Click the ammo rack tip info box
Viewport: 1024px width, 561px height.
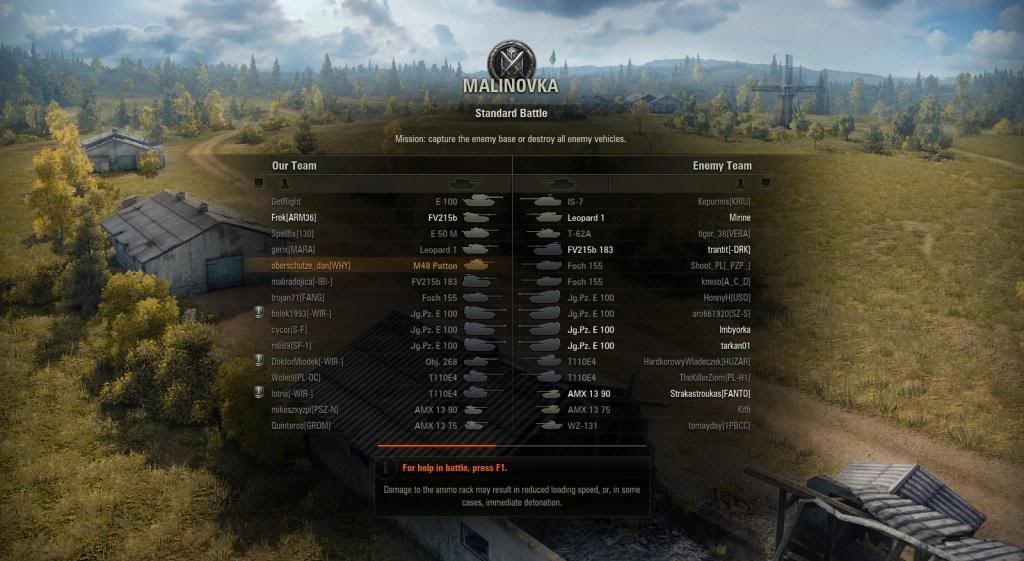pyautogui.click(x=512, y=486)
